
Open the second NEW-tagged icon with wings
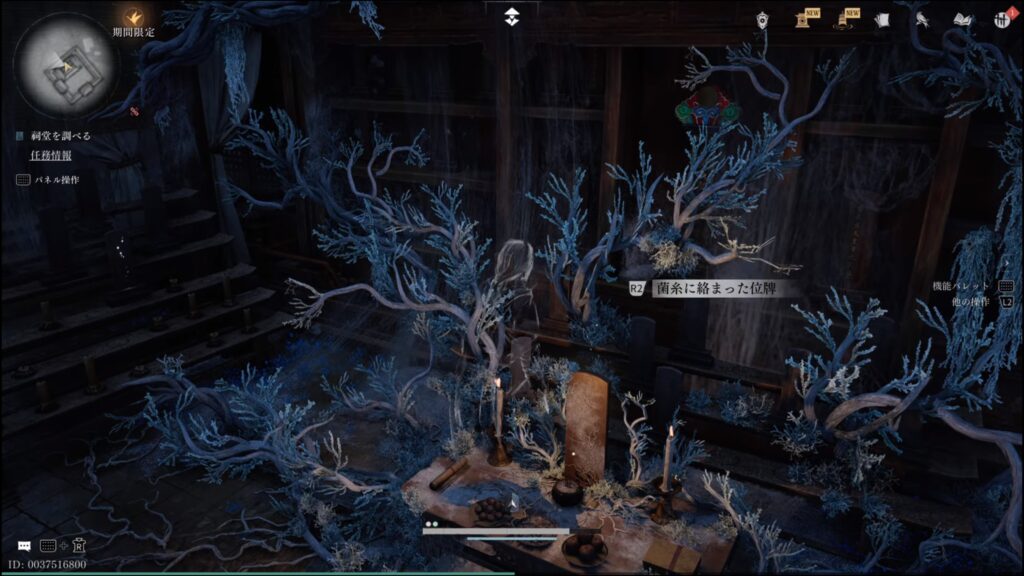(x=844, y=18)
